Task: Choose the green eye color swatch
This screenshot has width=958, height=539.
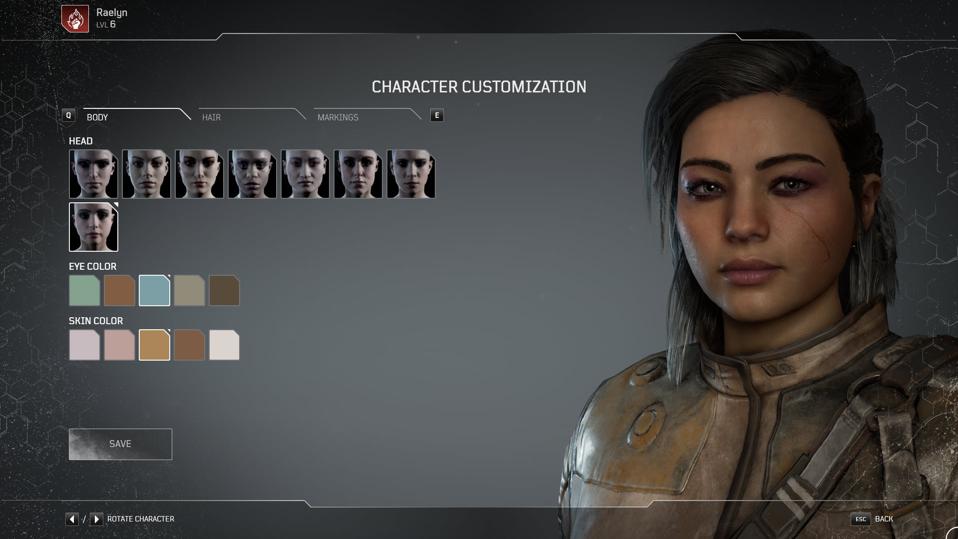Action: [x=84, y=291]
